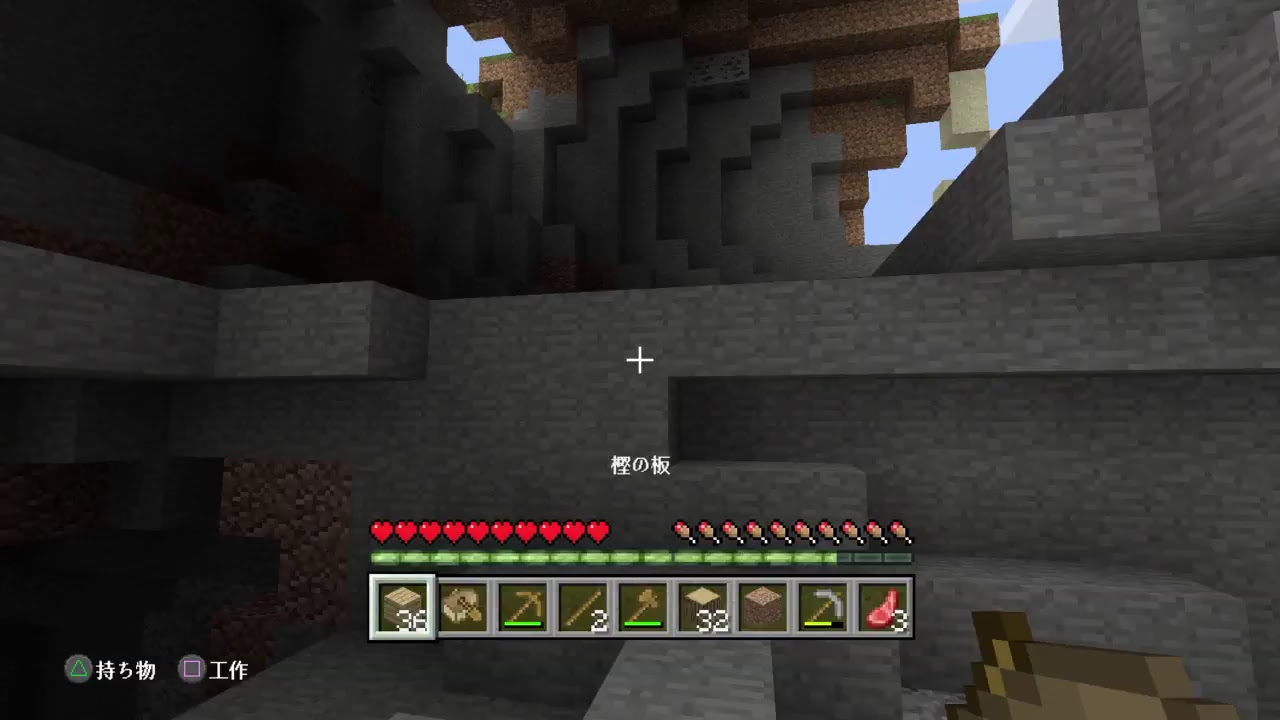Select the wooden pressure plates stack of 32
1280x720 pixels.
tap(704, 607)
